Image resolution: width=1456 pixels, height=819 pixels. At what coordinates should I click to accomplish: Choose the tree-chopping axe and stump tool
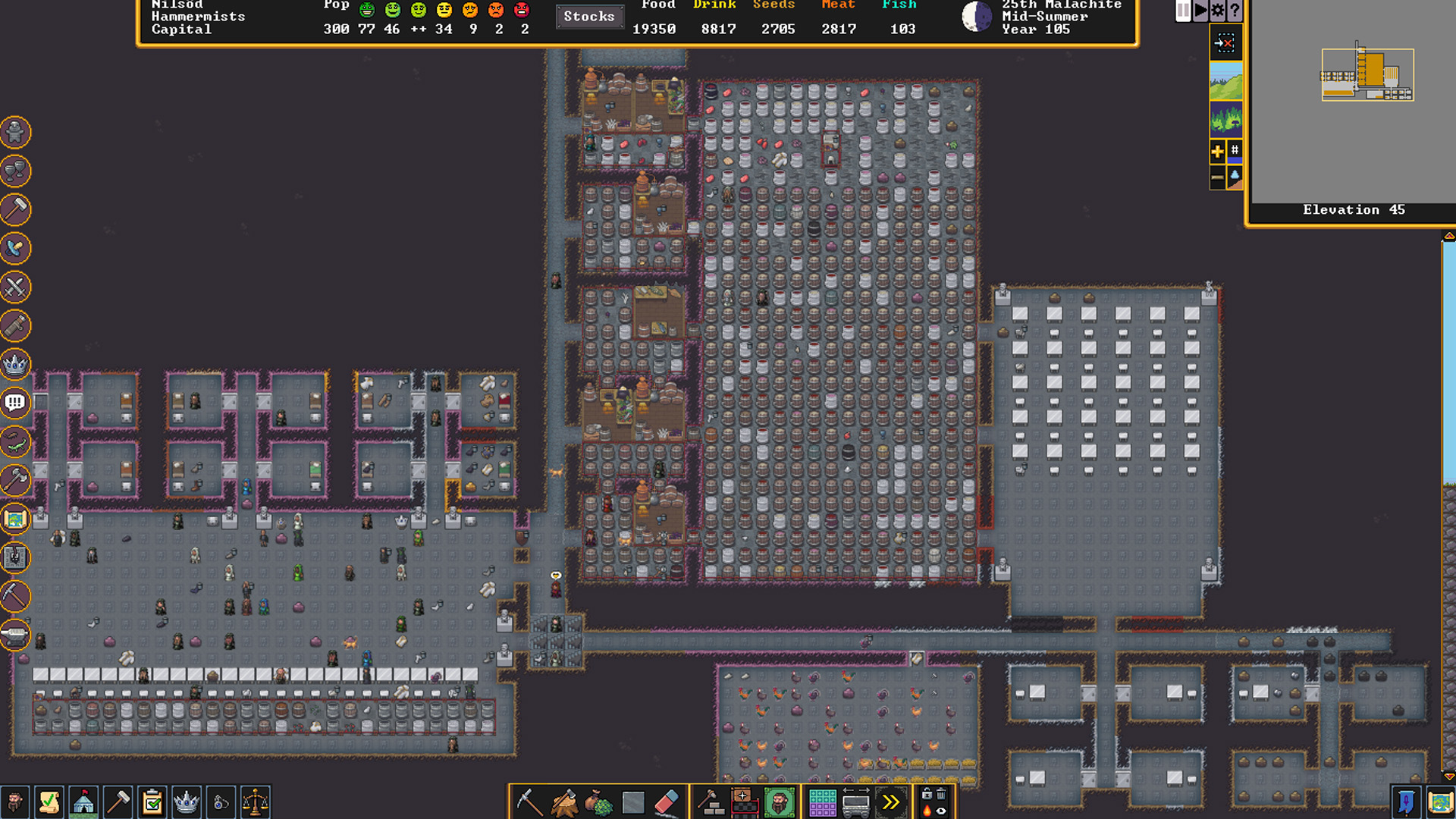pyautogui.click(x=563, y=802)
